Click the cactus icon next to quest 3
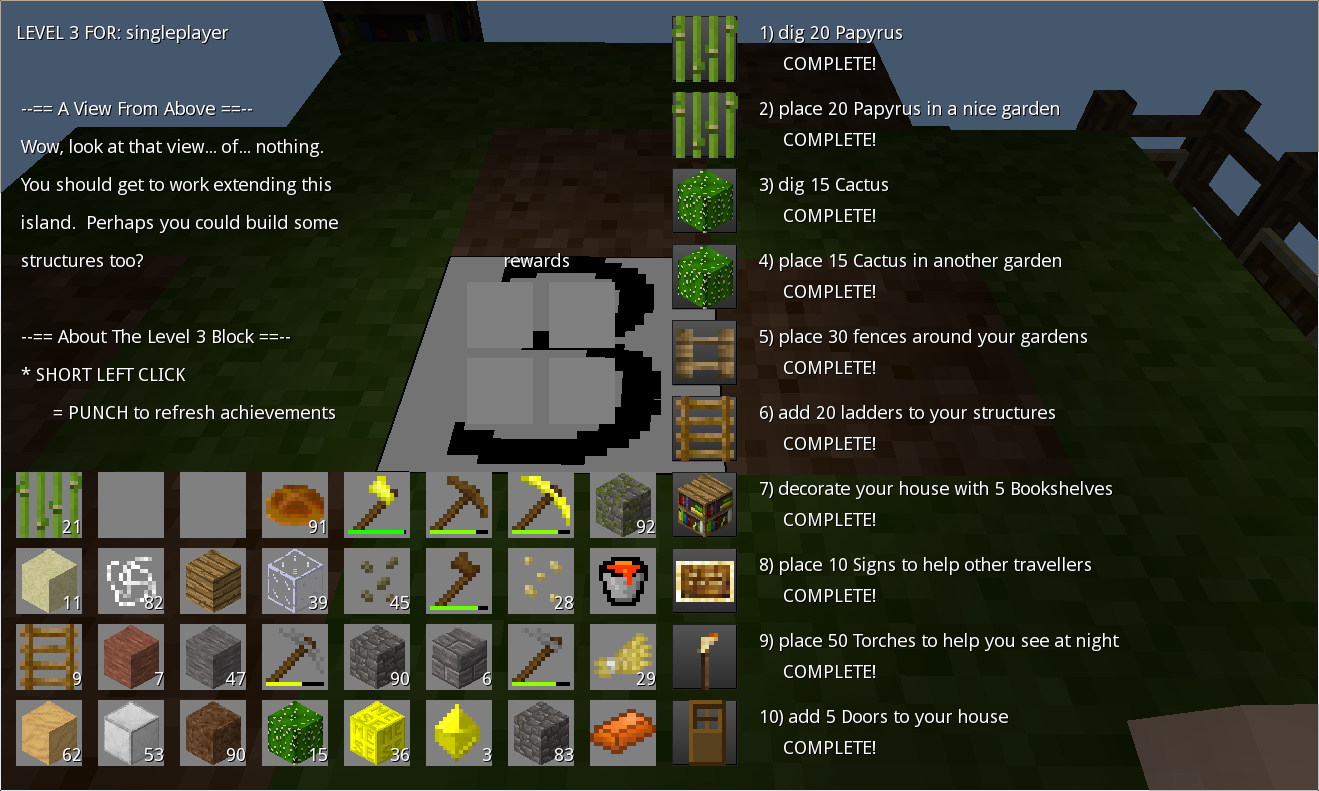 click(x=705, y=200)
